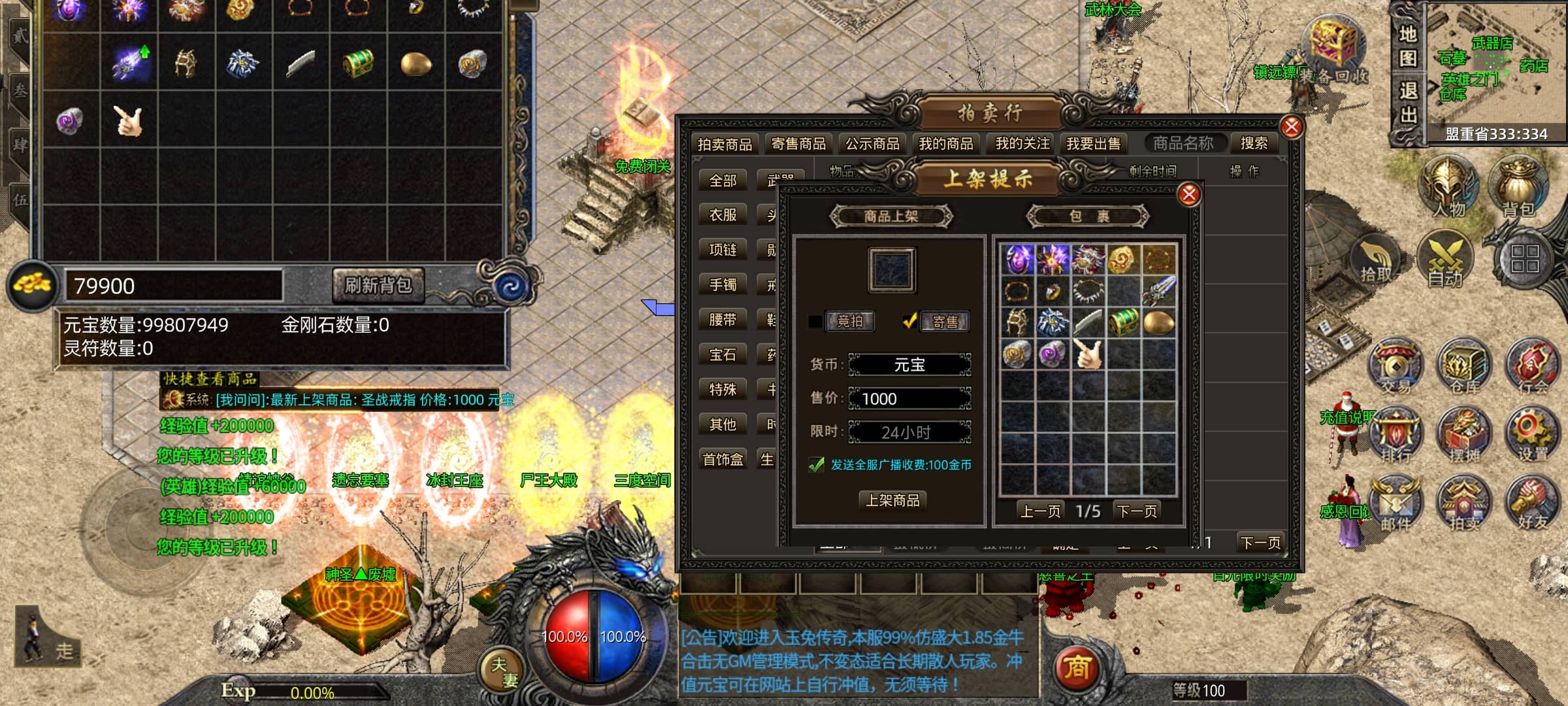Close the 上架提示 dialog
Screen dimensions: 1568x706
pos(1189,194)
